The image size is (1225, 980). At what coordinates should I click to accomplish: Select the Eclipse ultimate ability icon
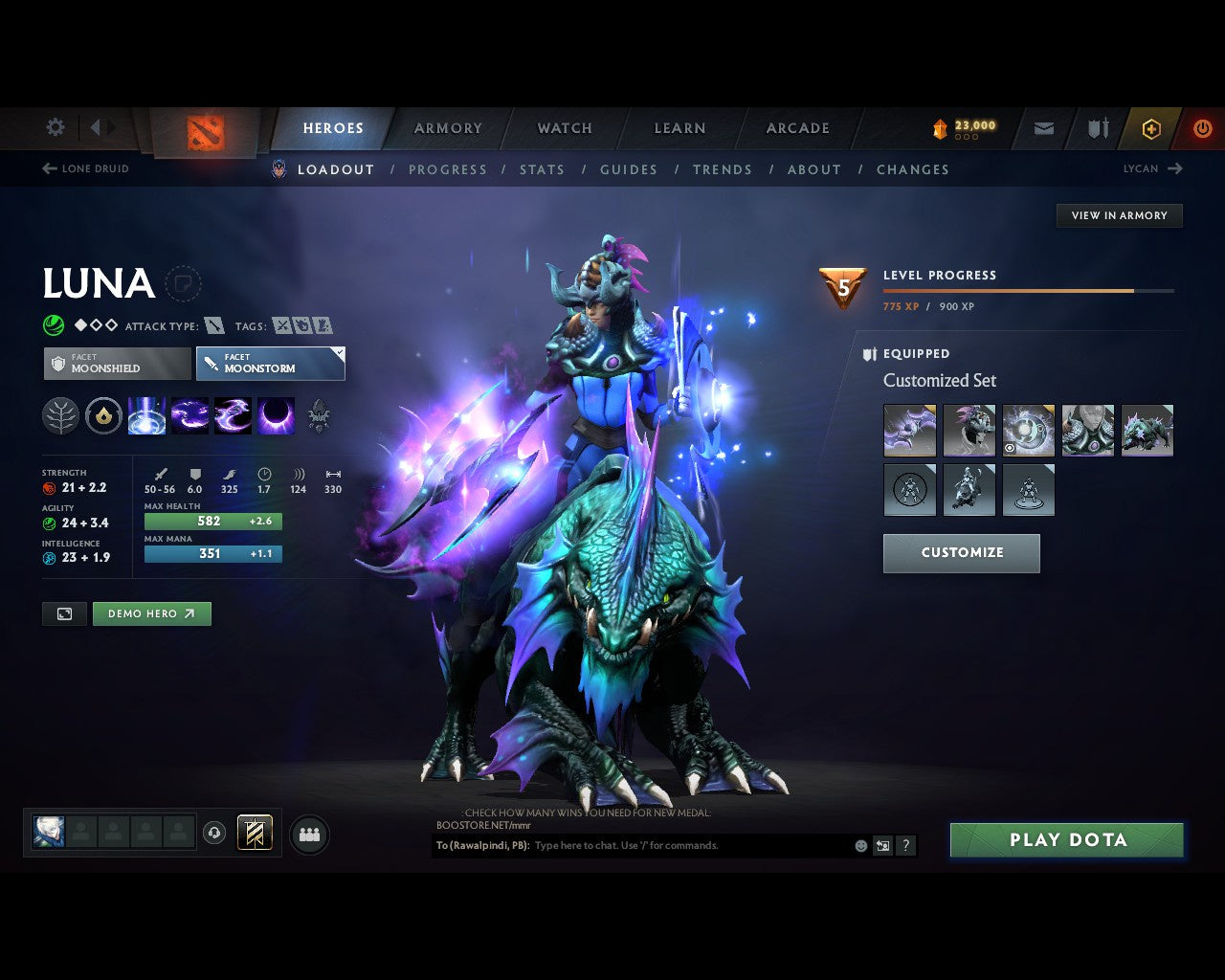[x=276, y=416]
